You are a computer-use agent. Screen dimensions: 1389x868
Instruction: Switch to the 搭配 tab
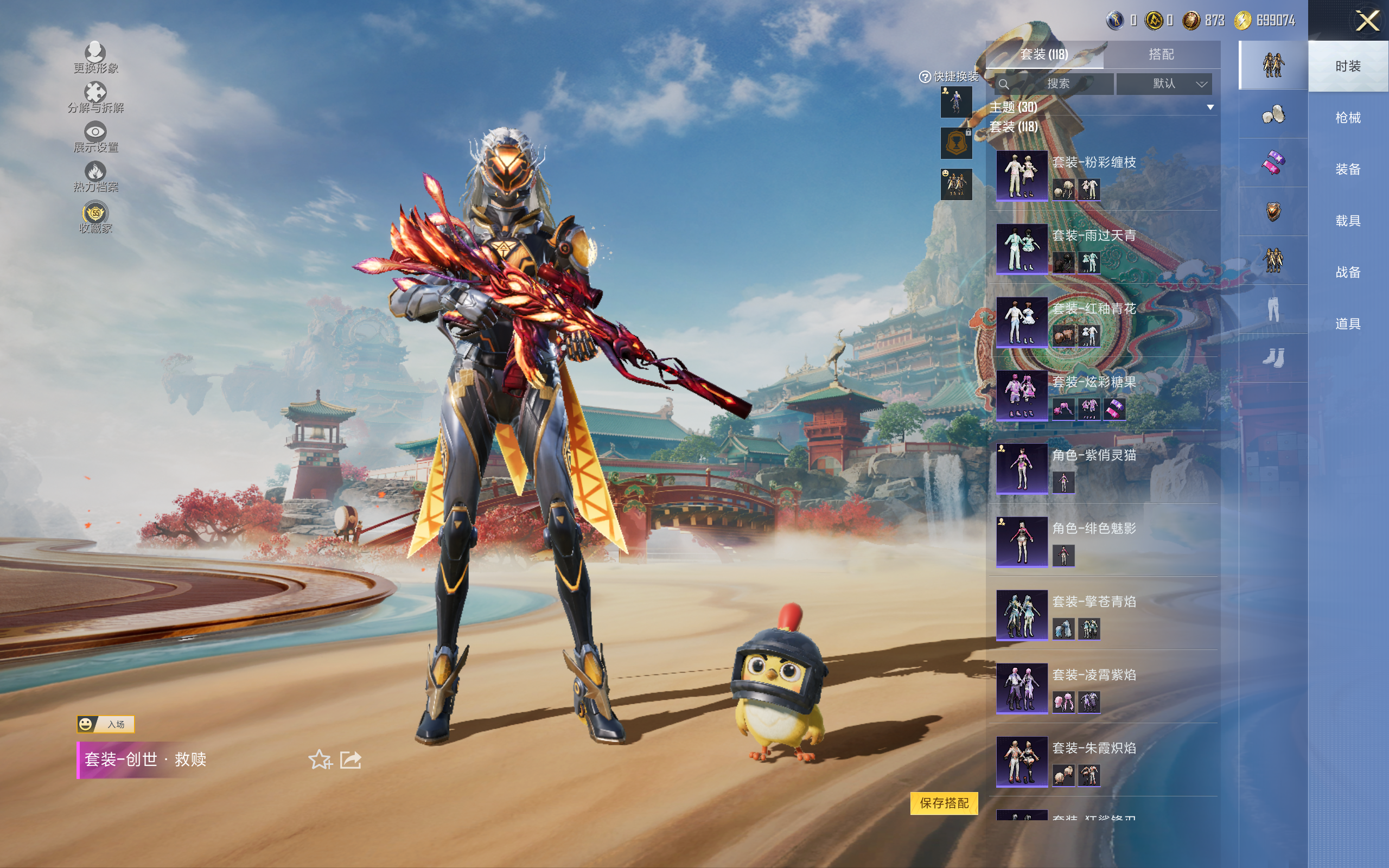tap(1161, 55)
